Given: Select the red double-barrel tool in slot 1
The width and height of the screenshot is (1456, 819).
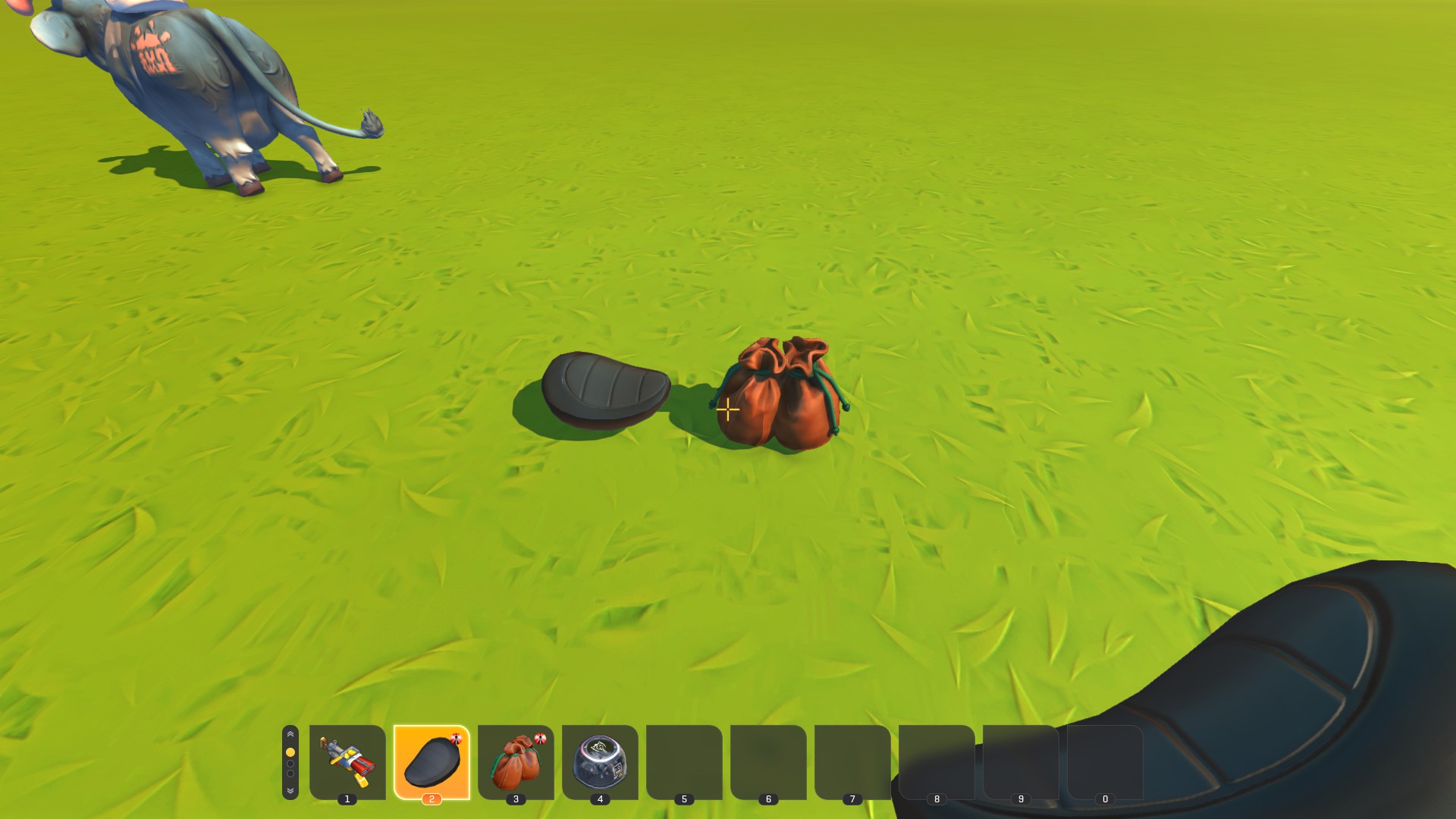Looking at the screenshot, I should [x=347, y=761].
